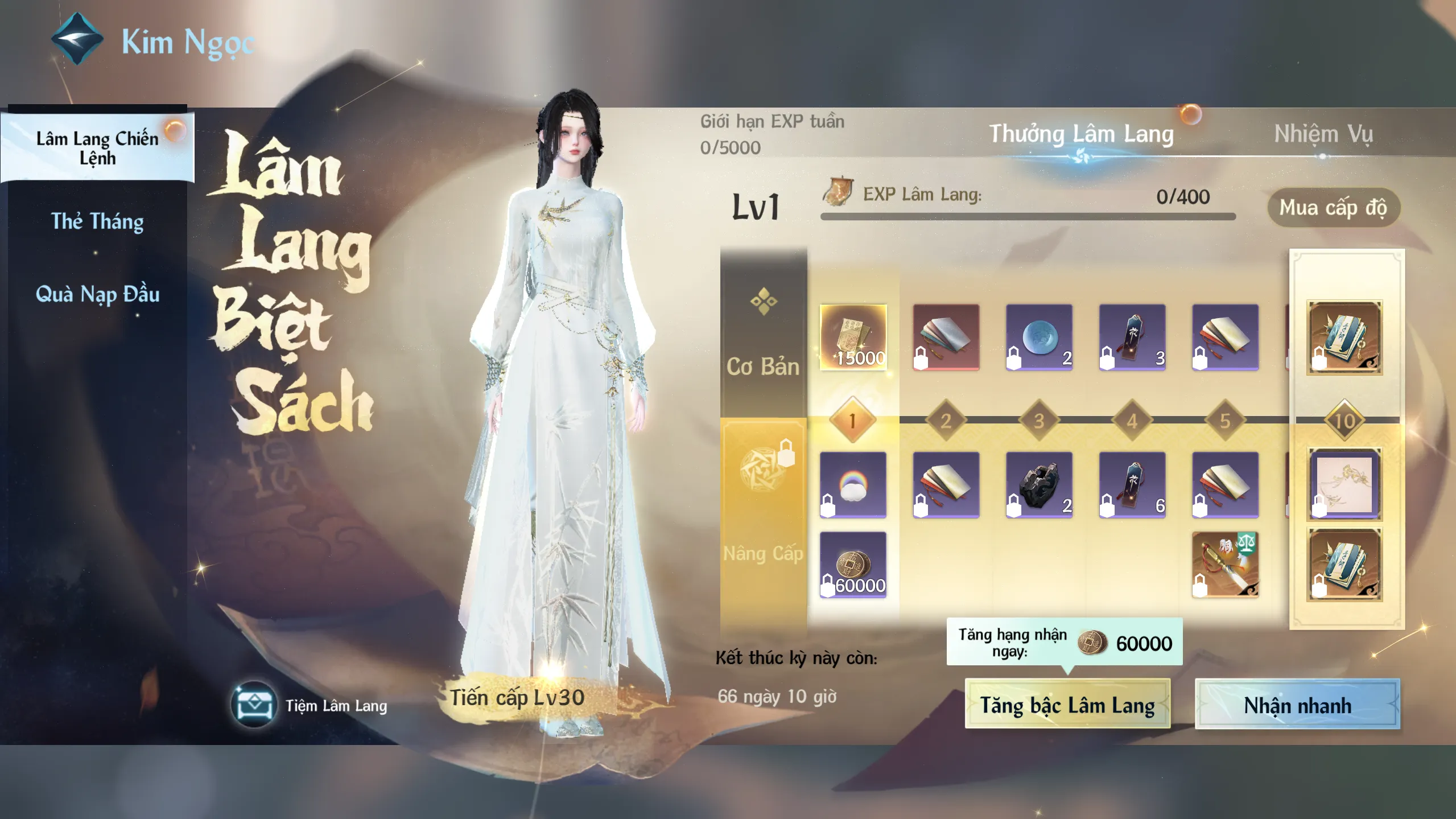
Task: Open the Lâm Lang Chiến Lệnh tab
Action: pos(97,148)
